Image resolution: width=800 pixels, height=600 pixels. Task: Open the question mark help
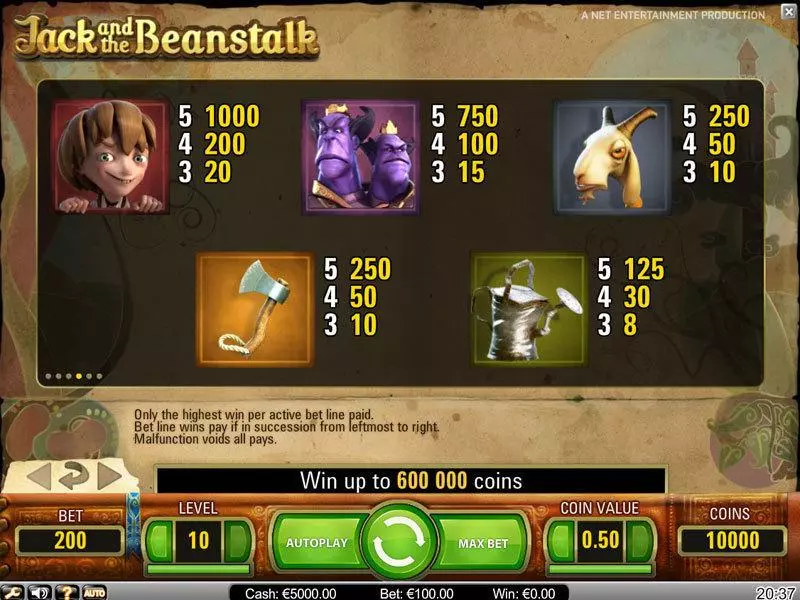click(68, 592)
